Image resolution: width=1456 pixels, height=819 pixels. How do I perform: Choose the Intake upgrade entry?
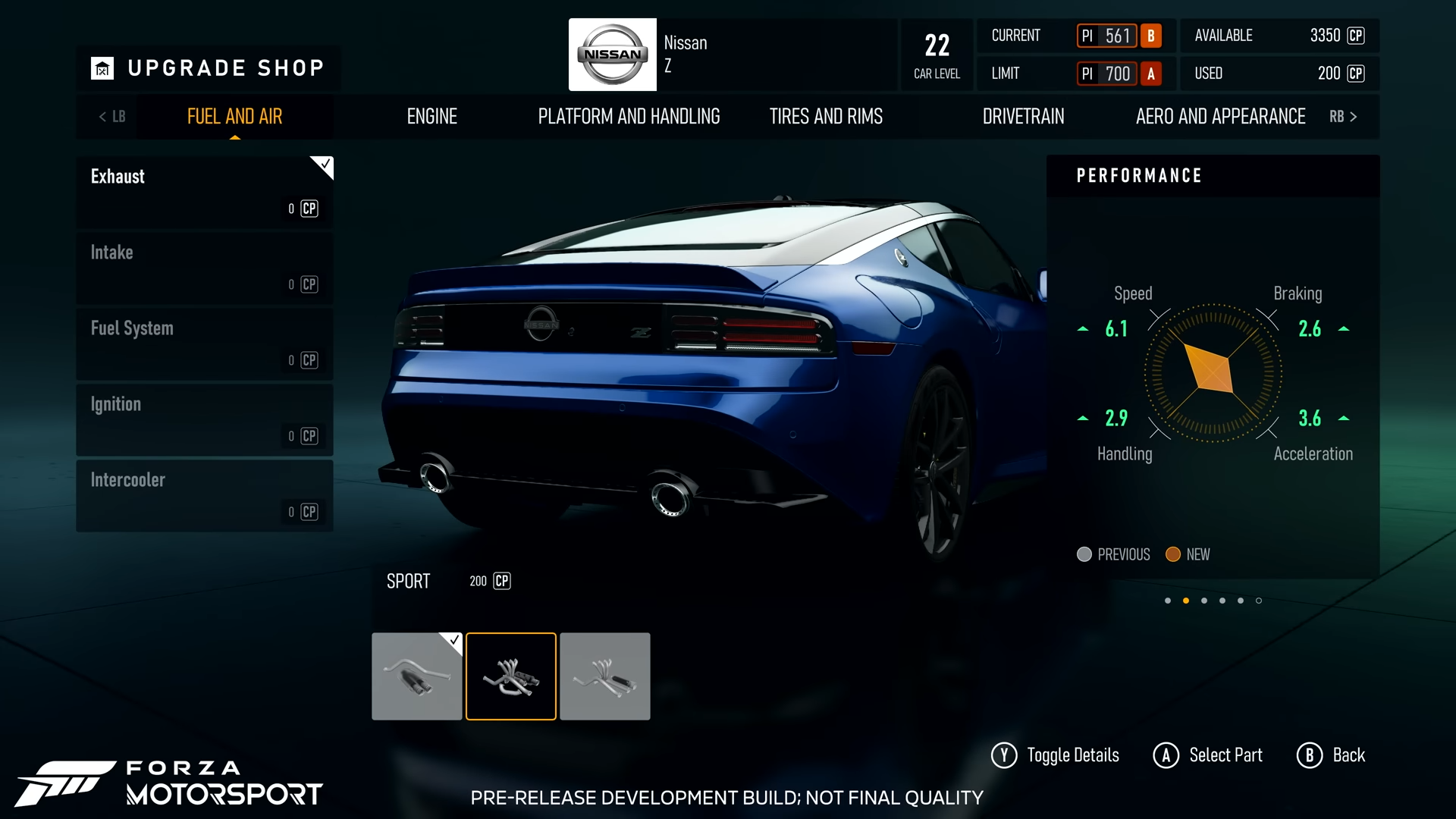click(205, 268)
